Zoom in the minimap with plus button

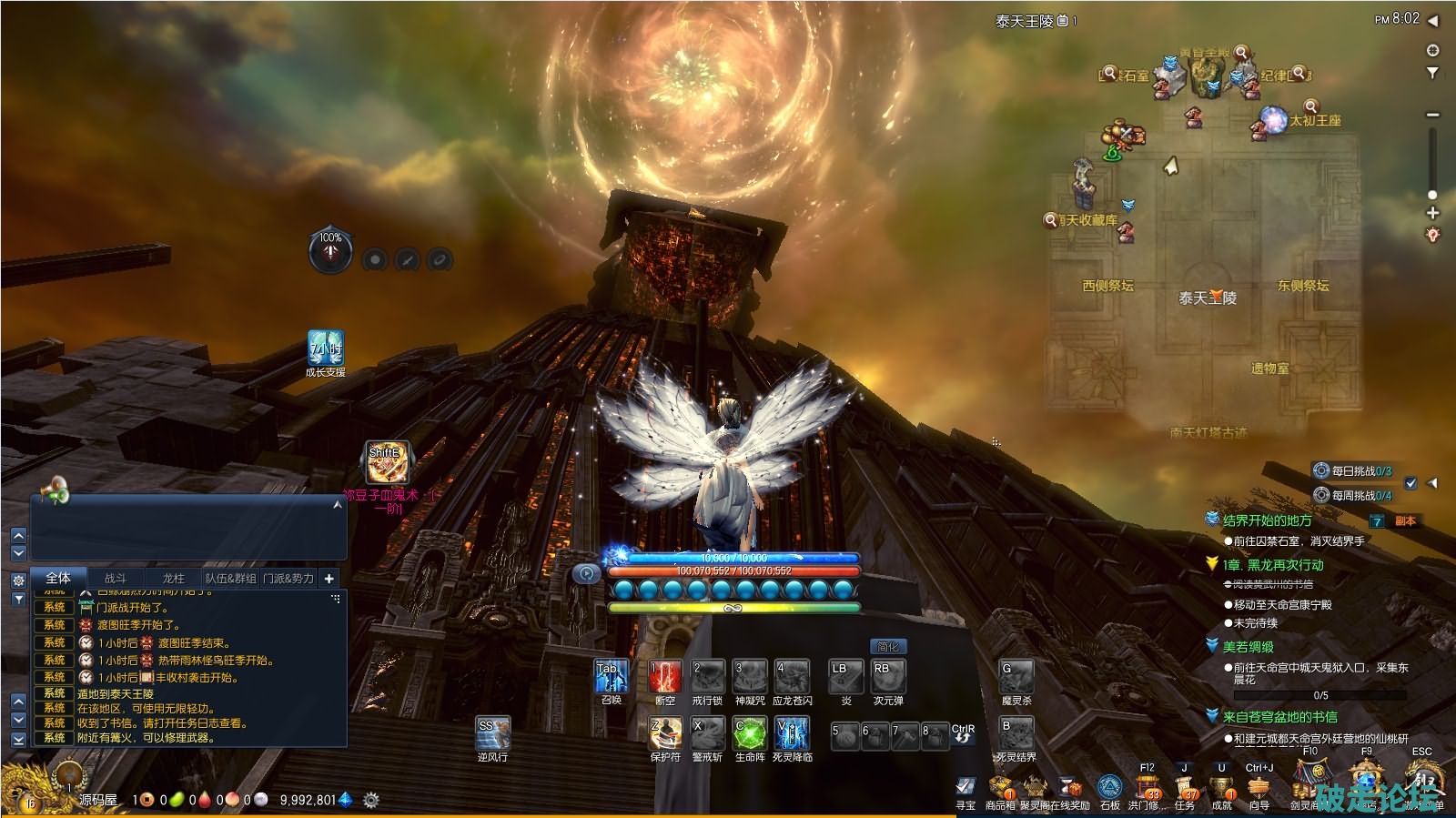click(x=1432, y=213)
